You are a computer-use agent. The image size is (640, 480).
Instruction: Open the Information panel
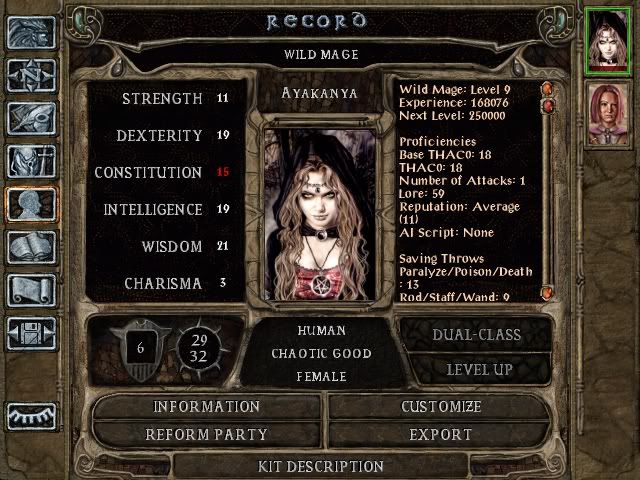point(206,407)
